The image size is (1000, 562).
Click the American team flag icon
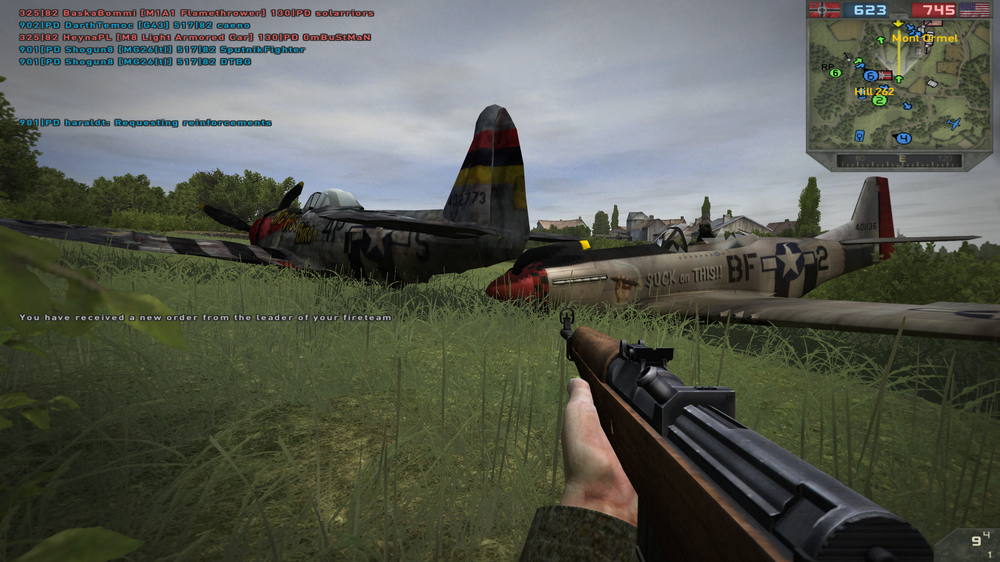point(974,10)
